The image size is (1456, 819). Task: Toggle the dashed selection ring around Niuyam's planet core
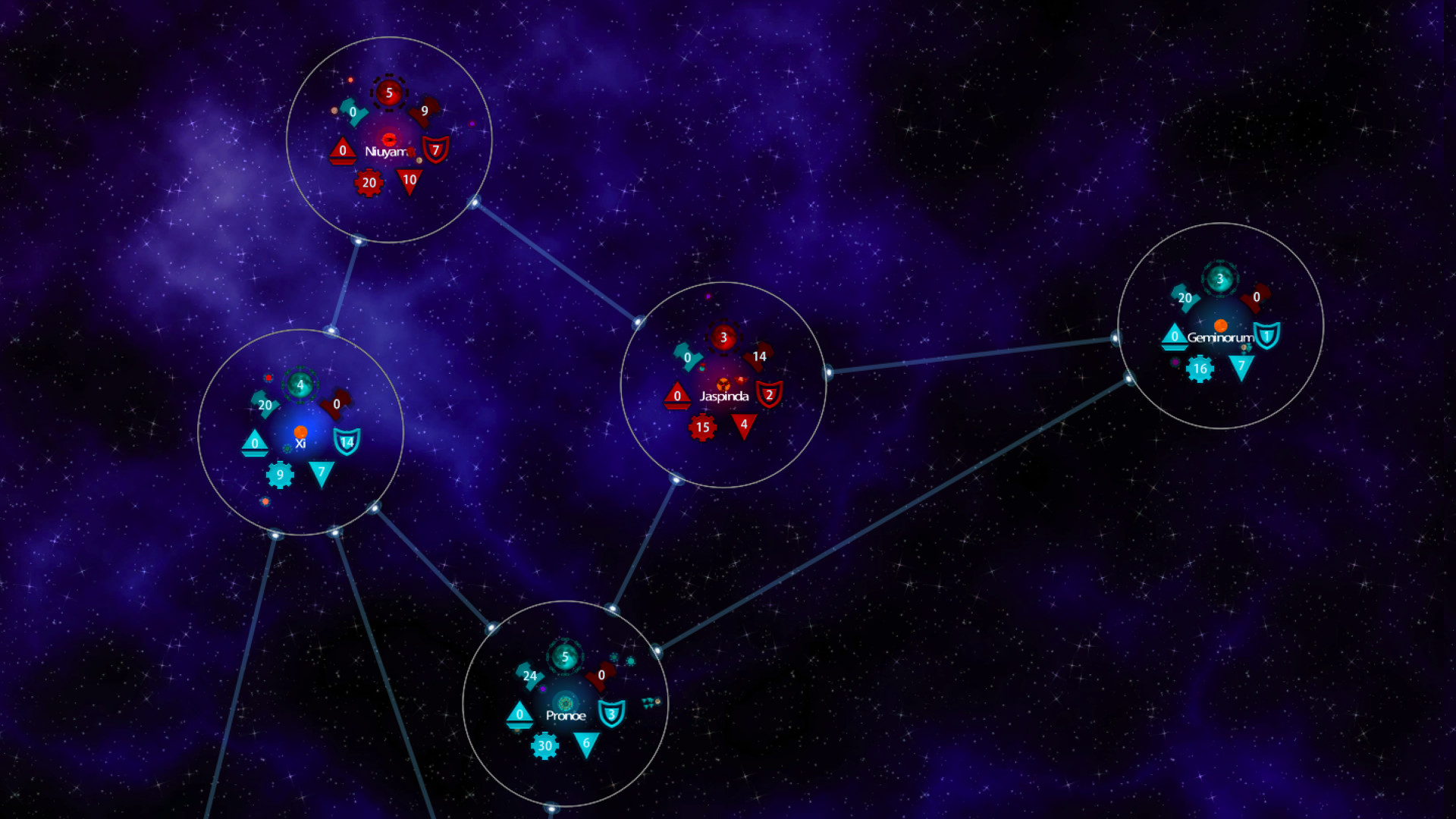pos(389,93)
